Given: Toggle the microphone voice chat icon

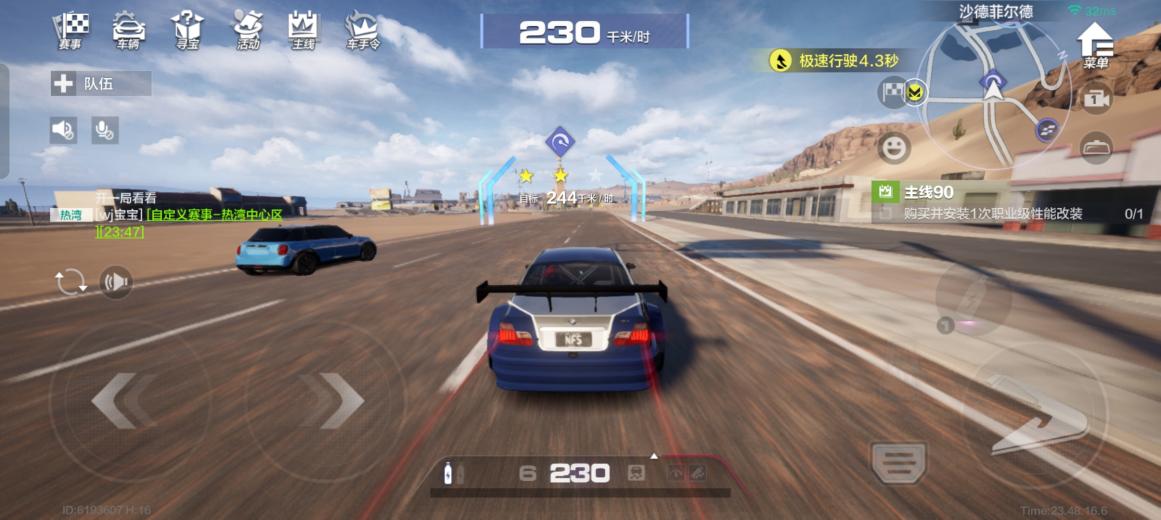Looking at the screenshot, I should [x=104, y=128].
